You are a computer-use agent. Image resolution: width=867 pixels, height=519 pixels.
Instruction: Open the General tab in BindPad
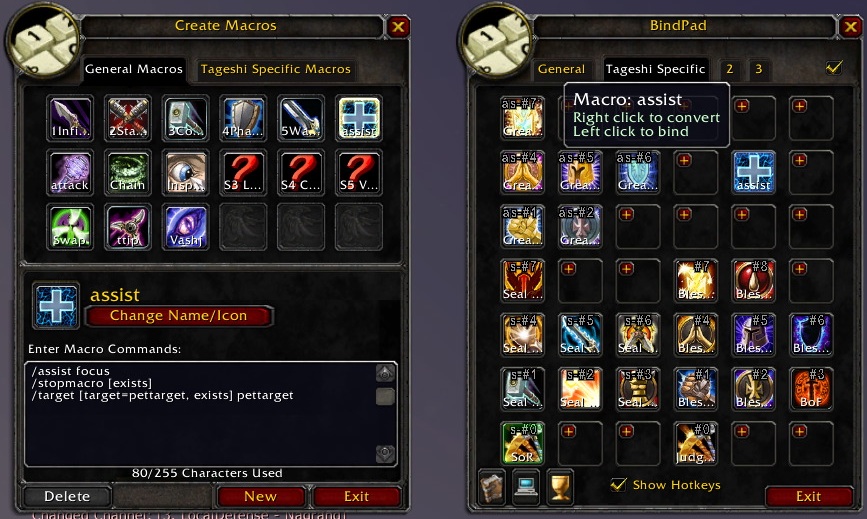click(561, 69)
